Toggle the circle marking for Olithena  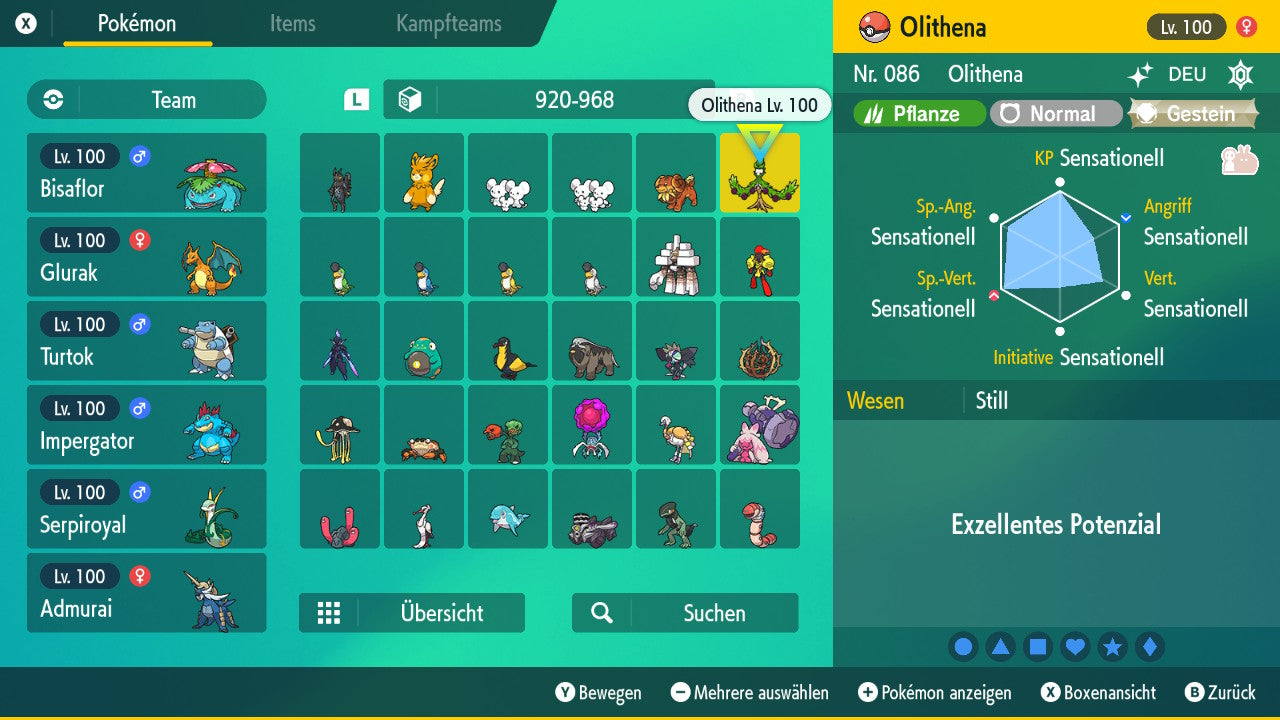(x=963, y=647)
